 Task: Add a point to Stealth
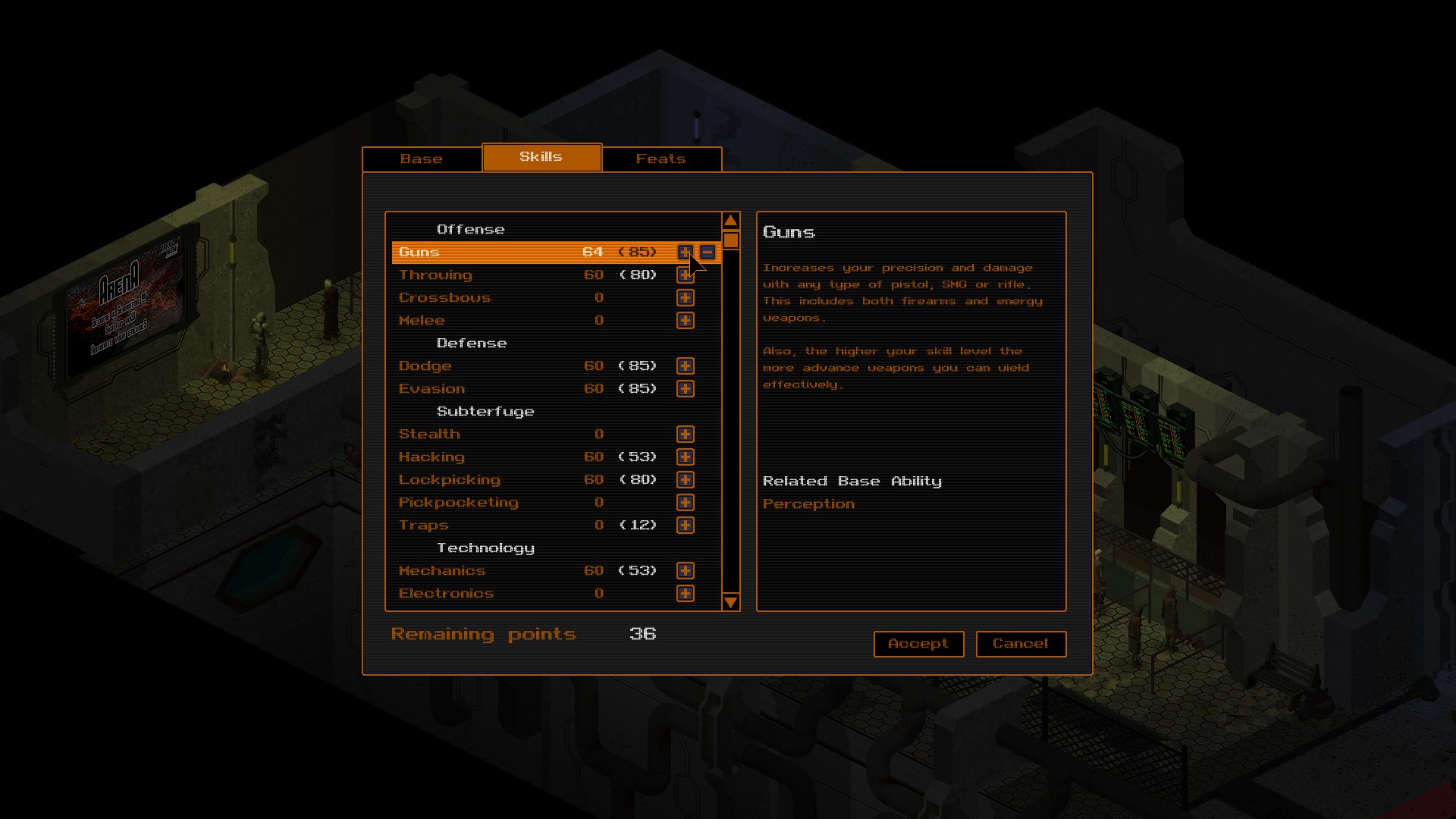[685, 434]
